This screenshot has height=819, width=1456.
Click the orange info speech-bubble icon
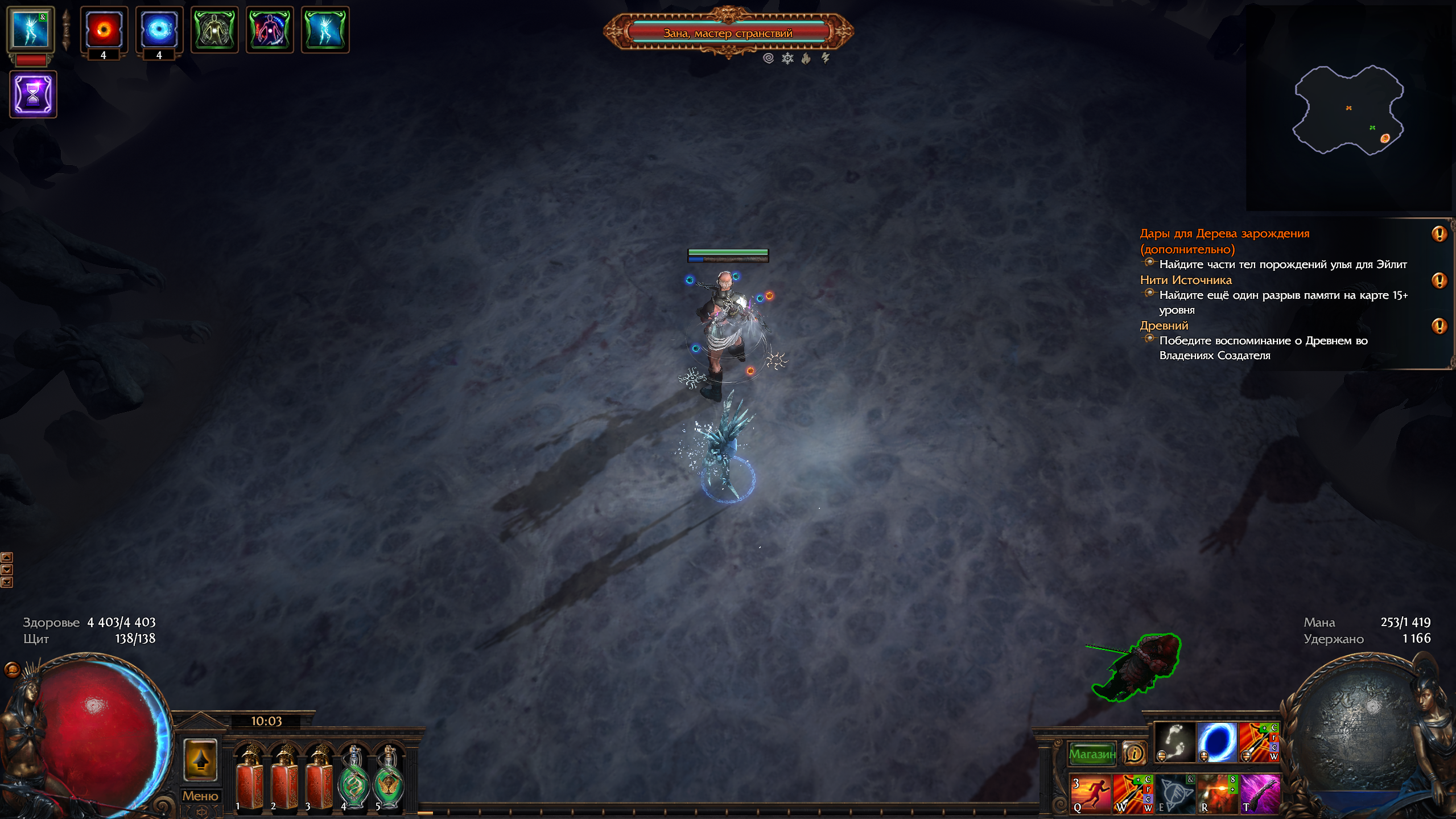[1134, 754]
